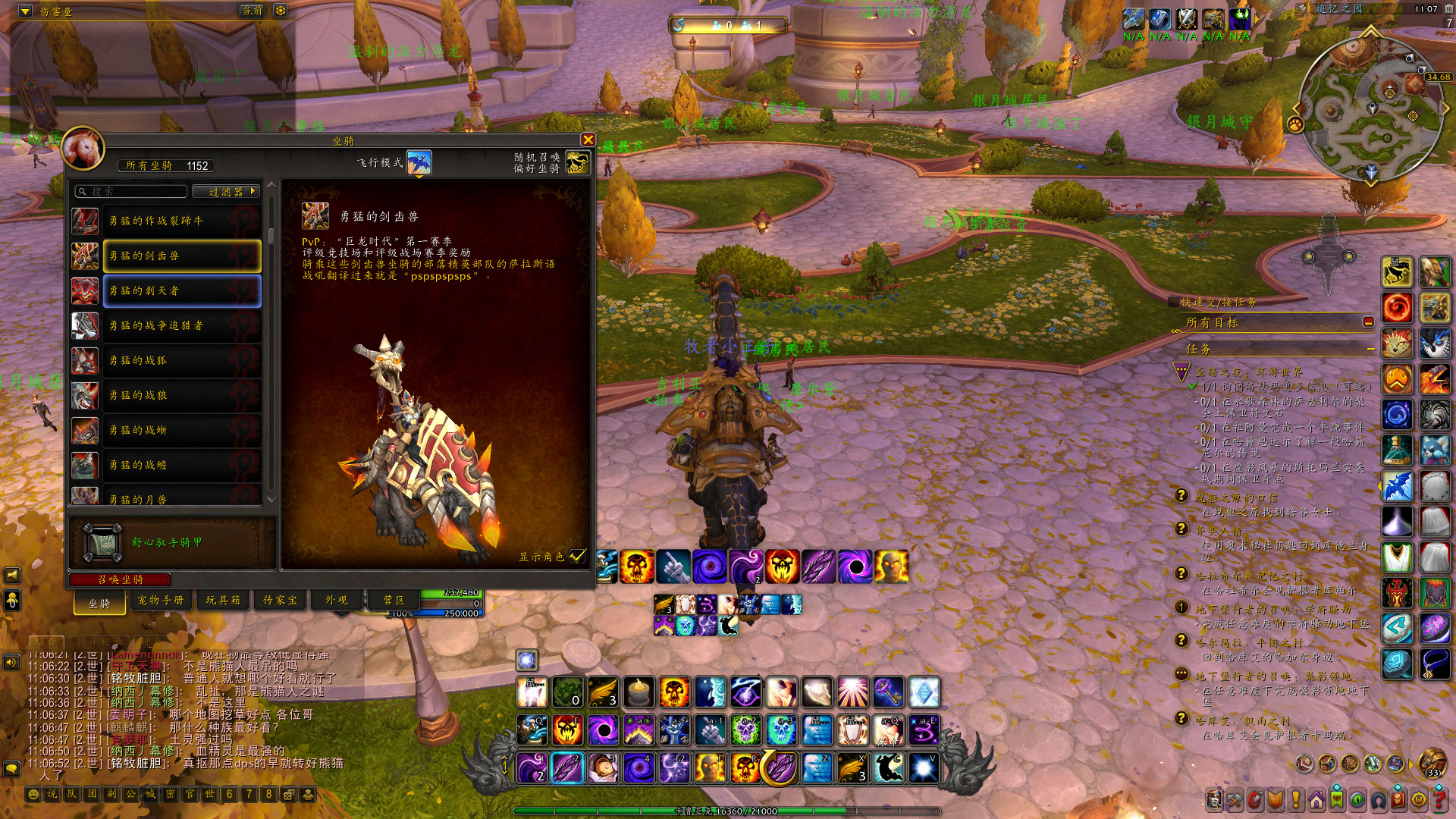This screenshot has height=819, width=1456.
Task: Close the mount journal window
Action: [588, 140]
